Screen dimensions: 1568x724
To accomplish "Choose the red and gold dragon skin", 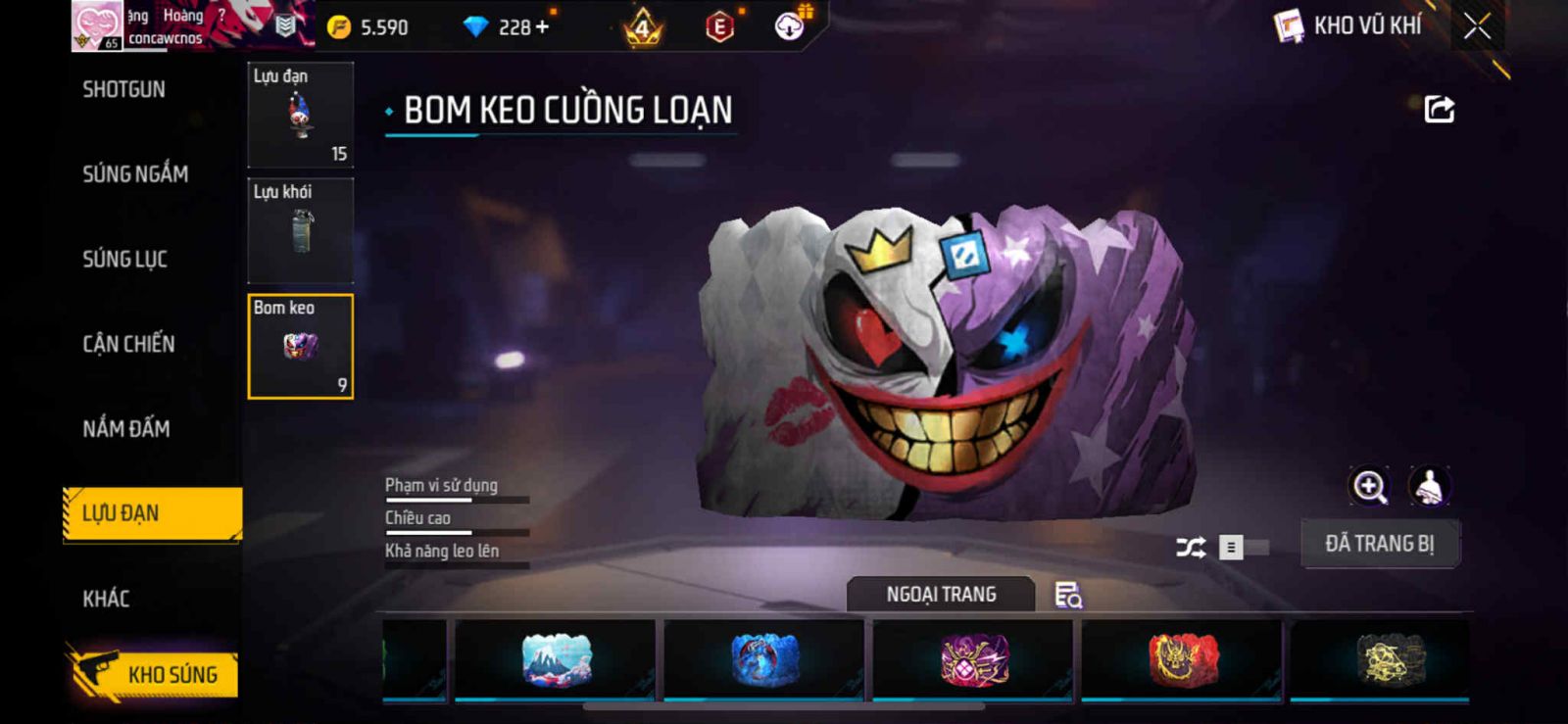I will 1182,659.
